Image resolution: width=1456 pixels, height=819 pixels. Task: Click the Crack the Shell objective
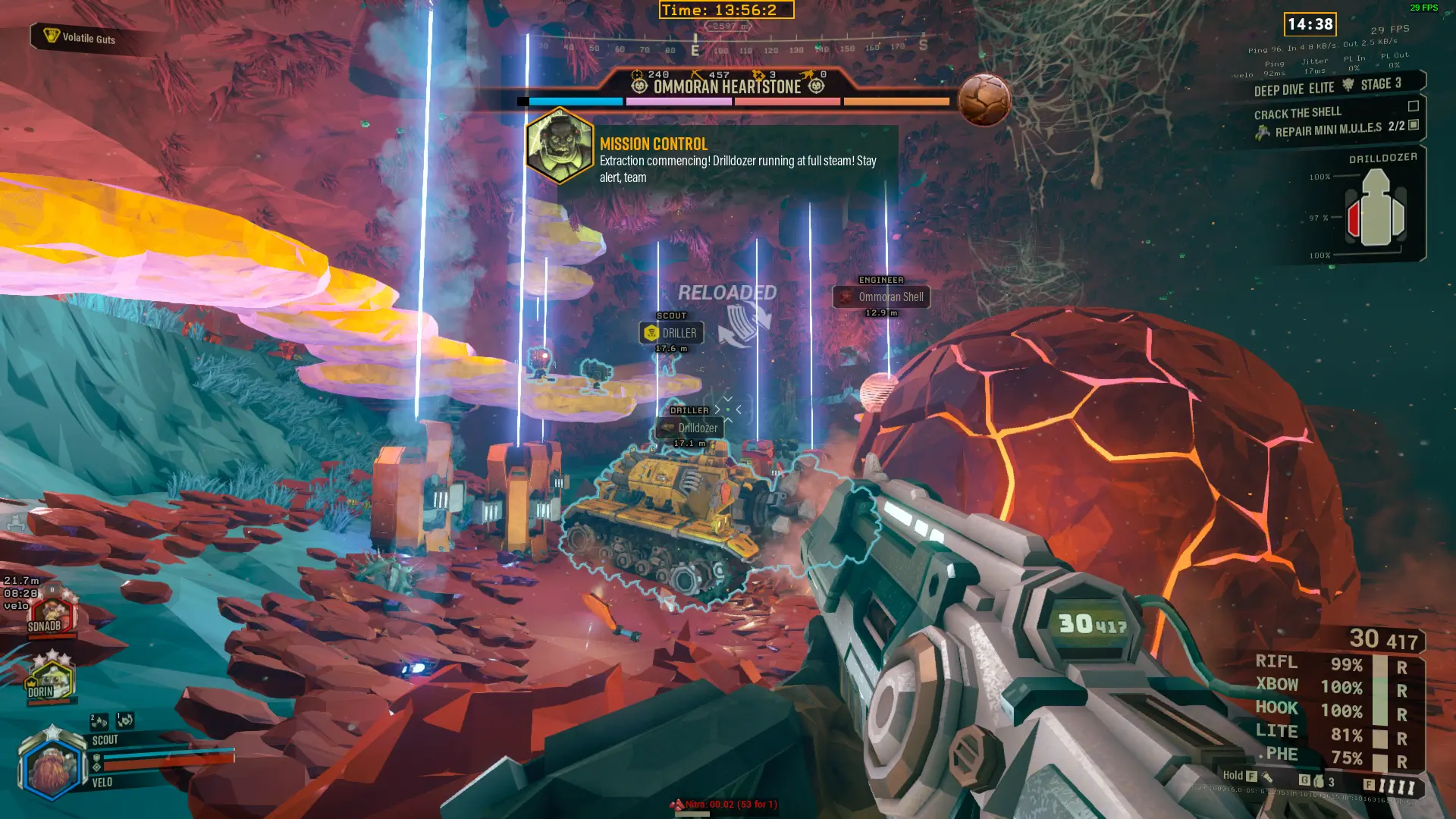coord(1298,113)
